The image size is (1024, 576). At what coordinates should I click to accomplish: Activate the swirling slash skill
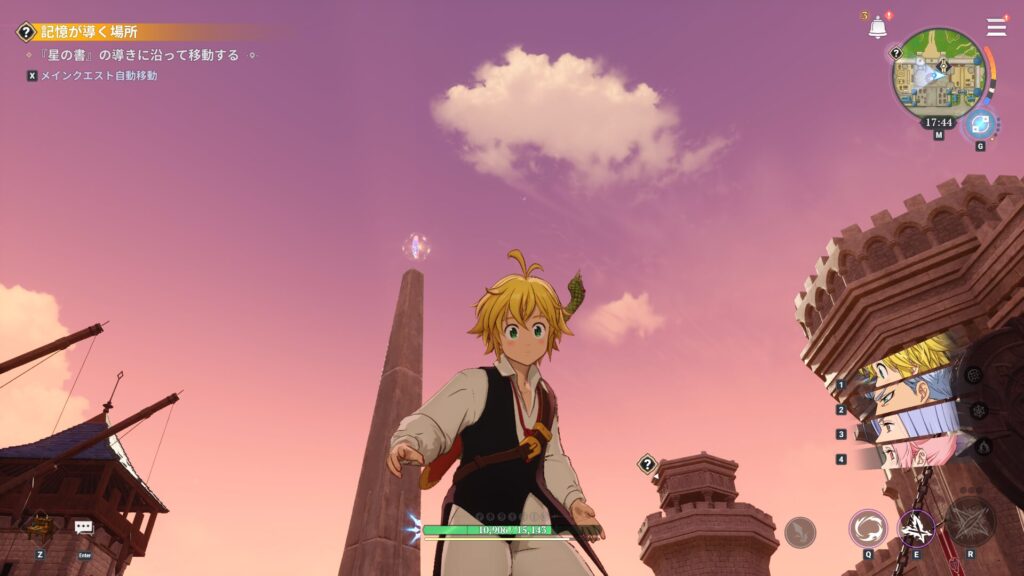[x=868, y=528]
